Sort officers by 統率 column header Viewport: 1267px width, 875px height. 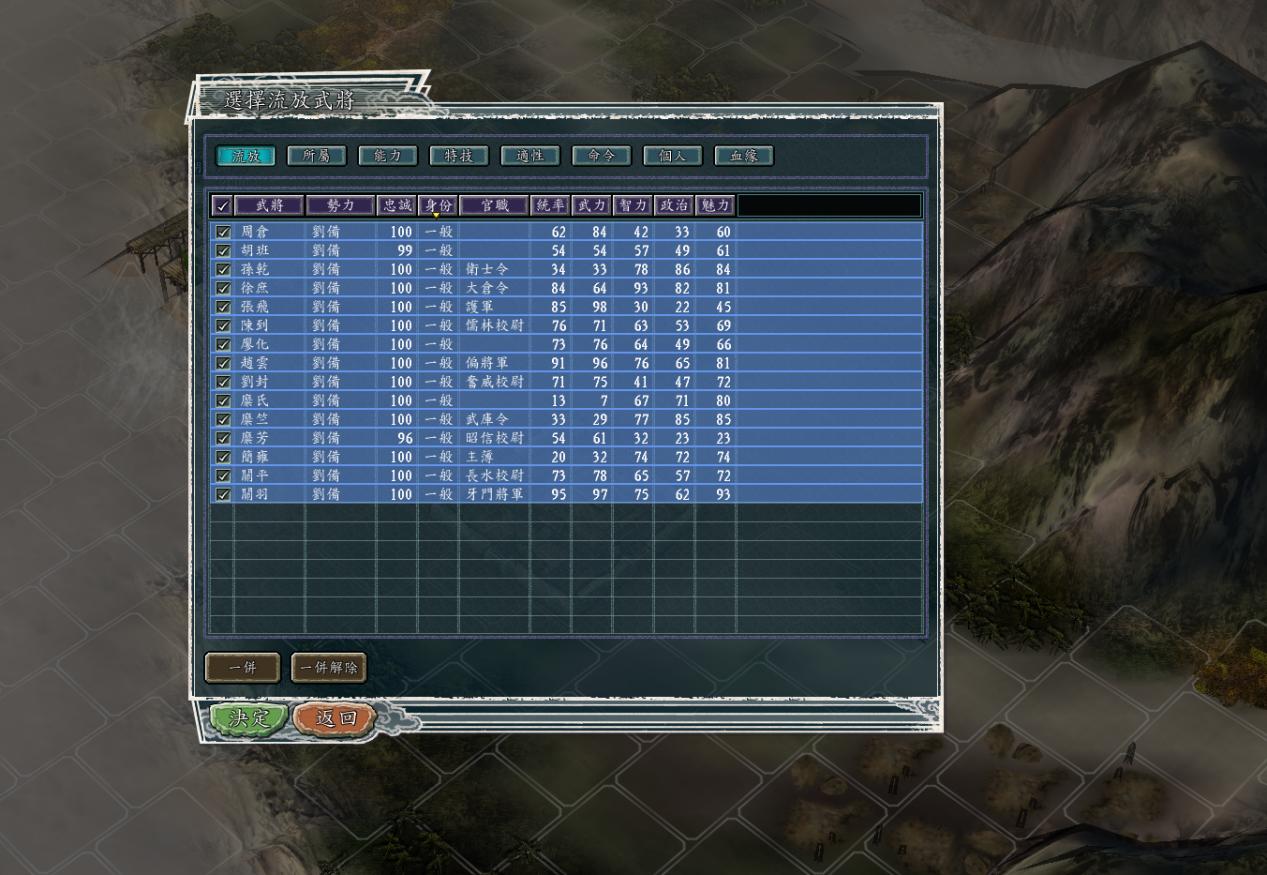(x=550, y=206)
